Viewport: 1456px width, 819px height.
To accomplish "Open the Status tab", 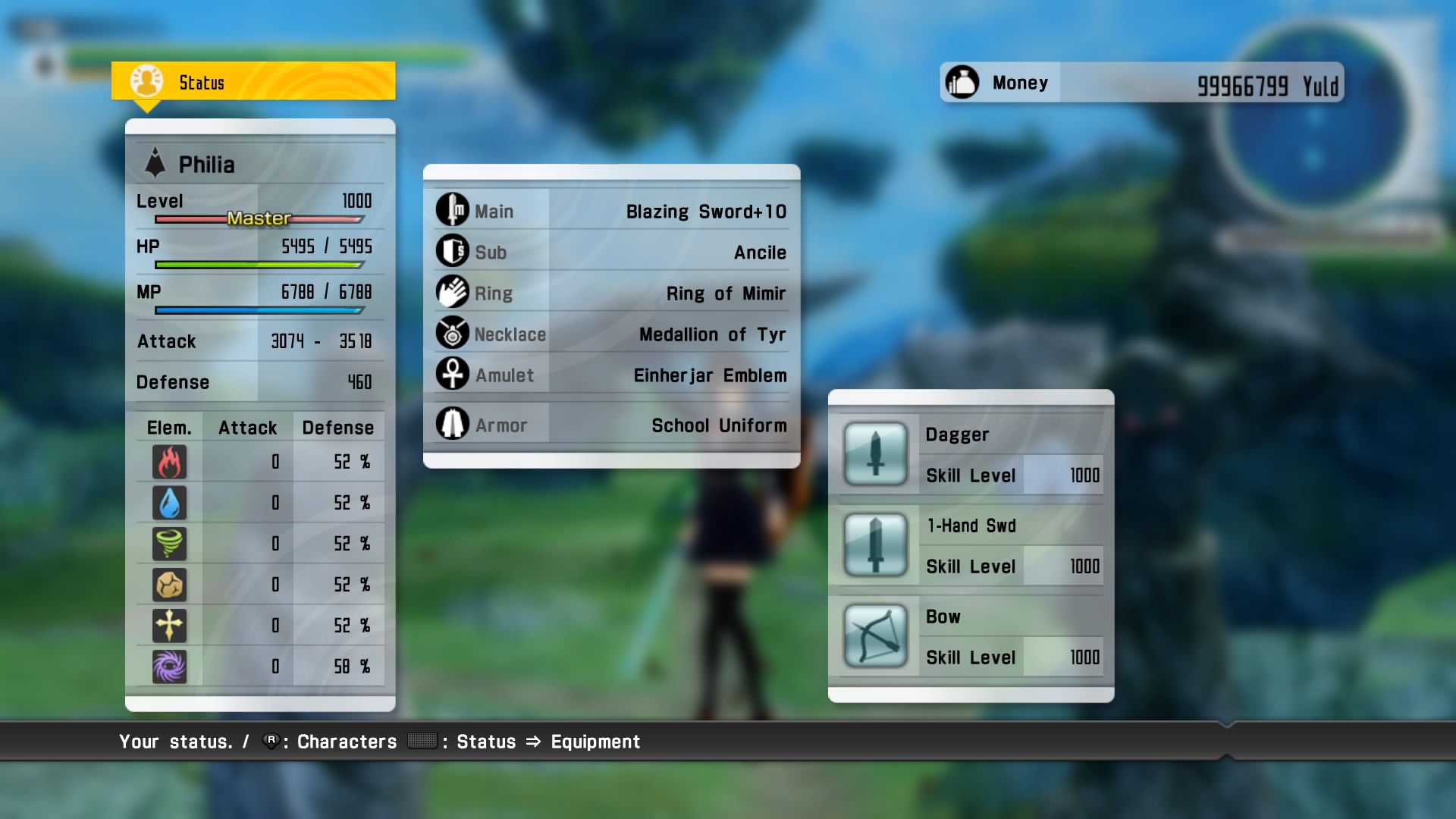I will point(202,82).
